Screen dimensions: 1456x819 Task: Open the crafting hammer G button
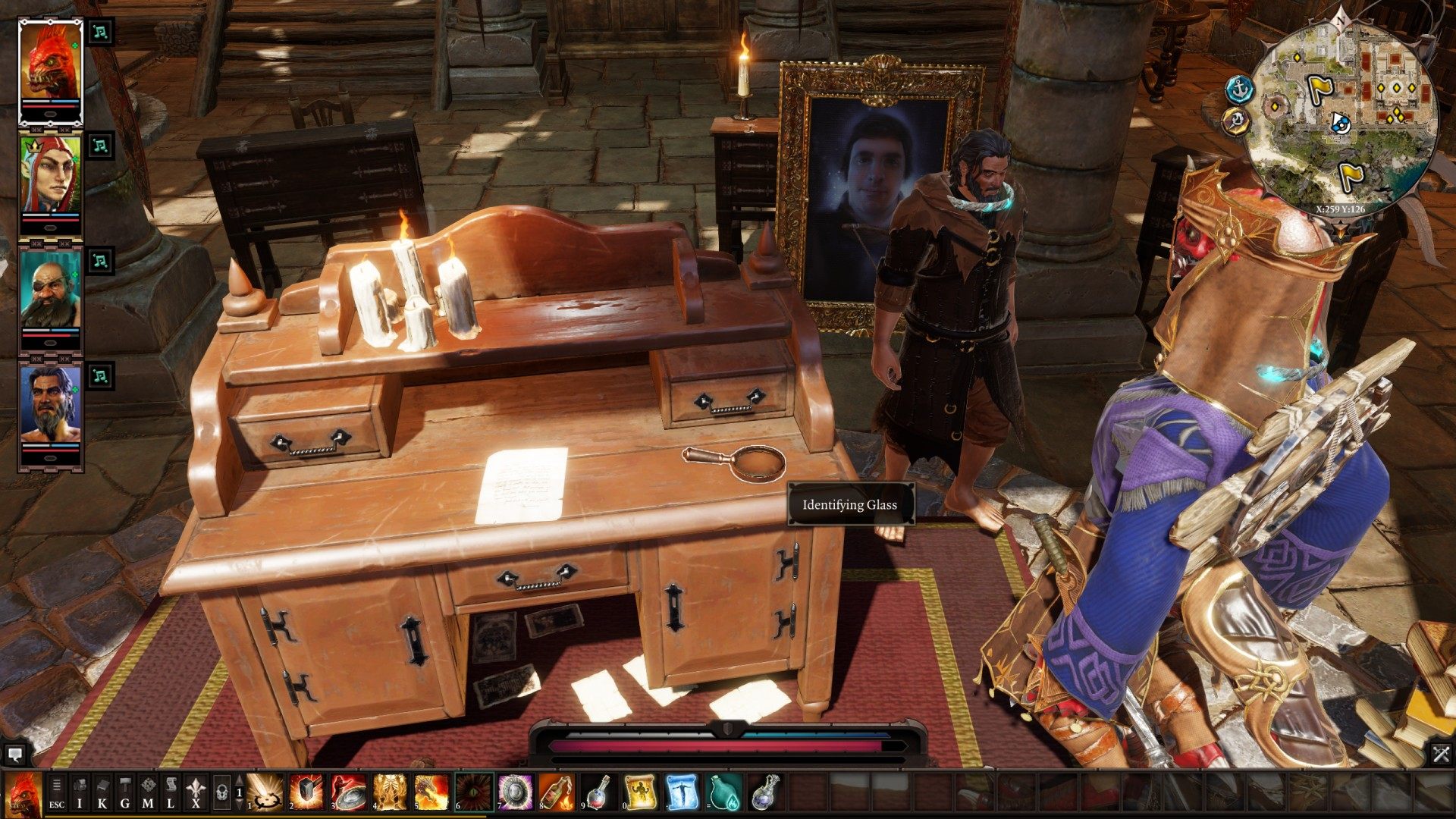click(x=125, y=793)
